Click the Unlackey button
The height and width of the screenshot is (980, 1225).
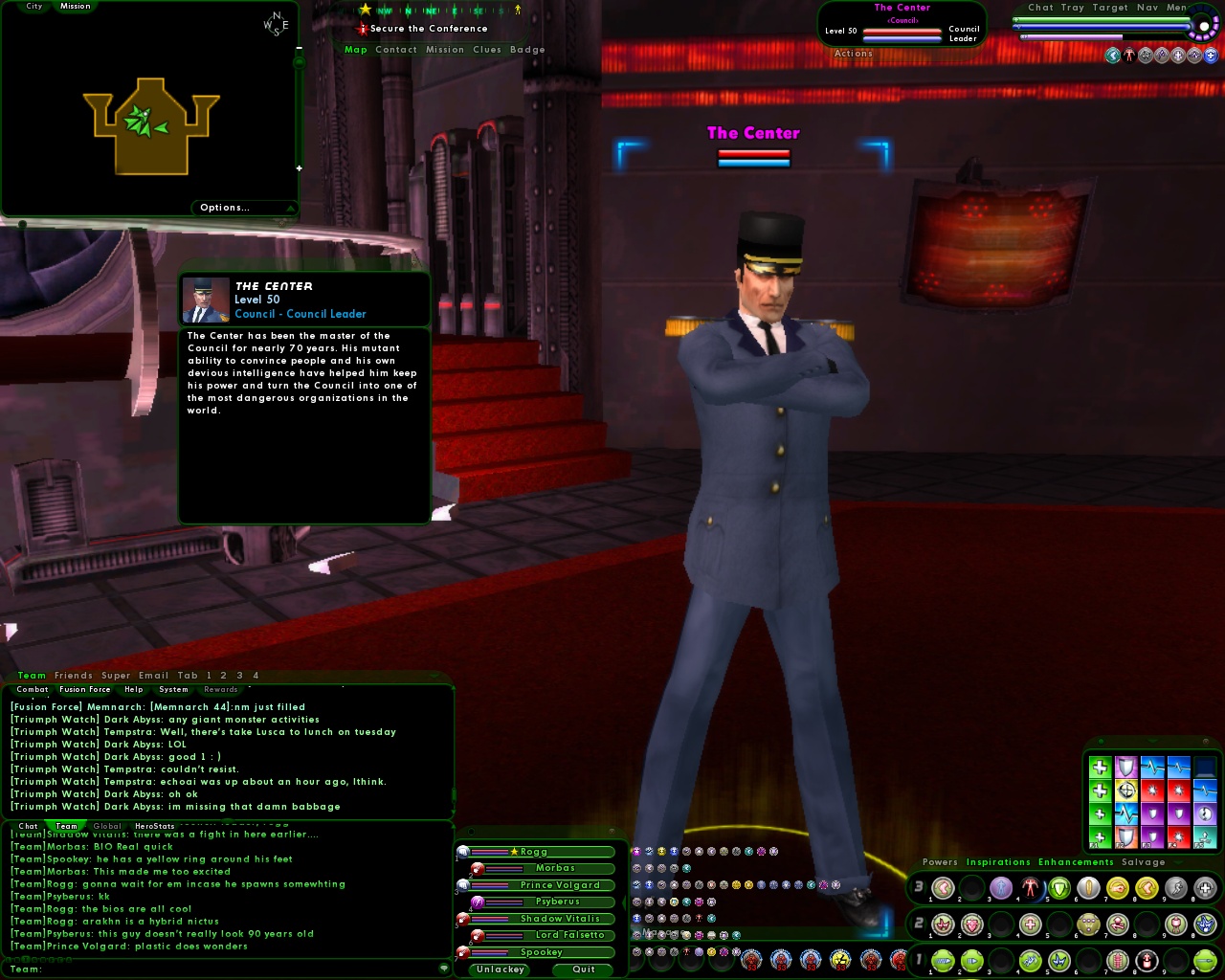point(499,969)
